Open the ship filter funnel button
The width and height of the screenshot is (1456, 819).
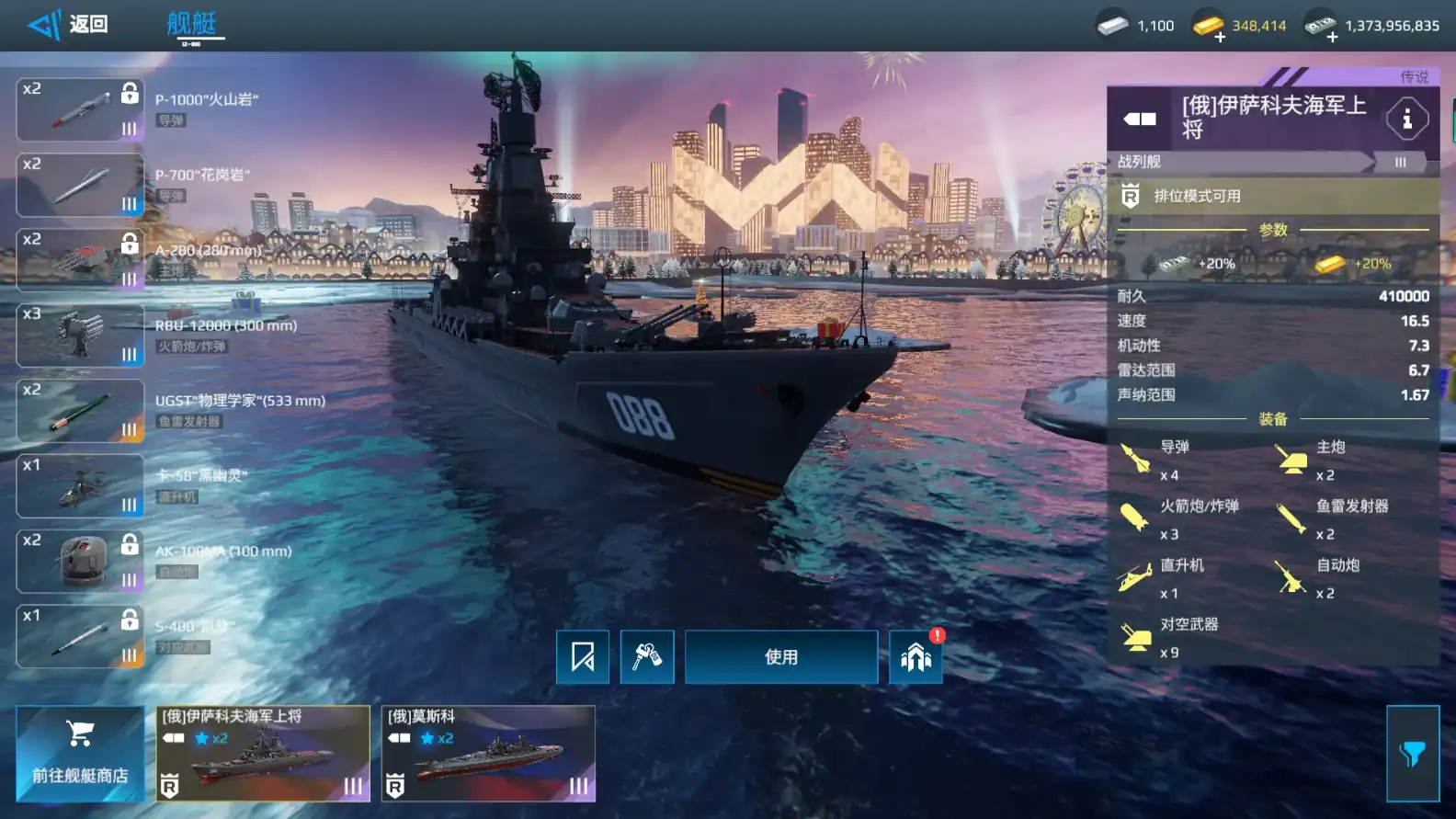[1413, 754]
